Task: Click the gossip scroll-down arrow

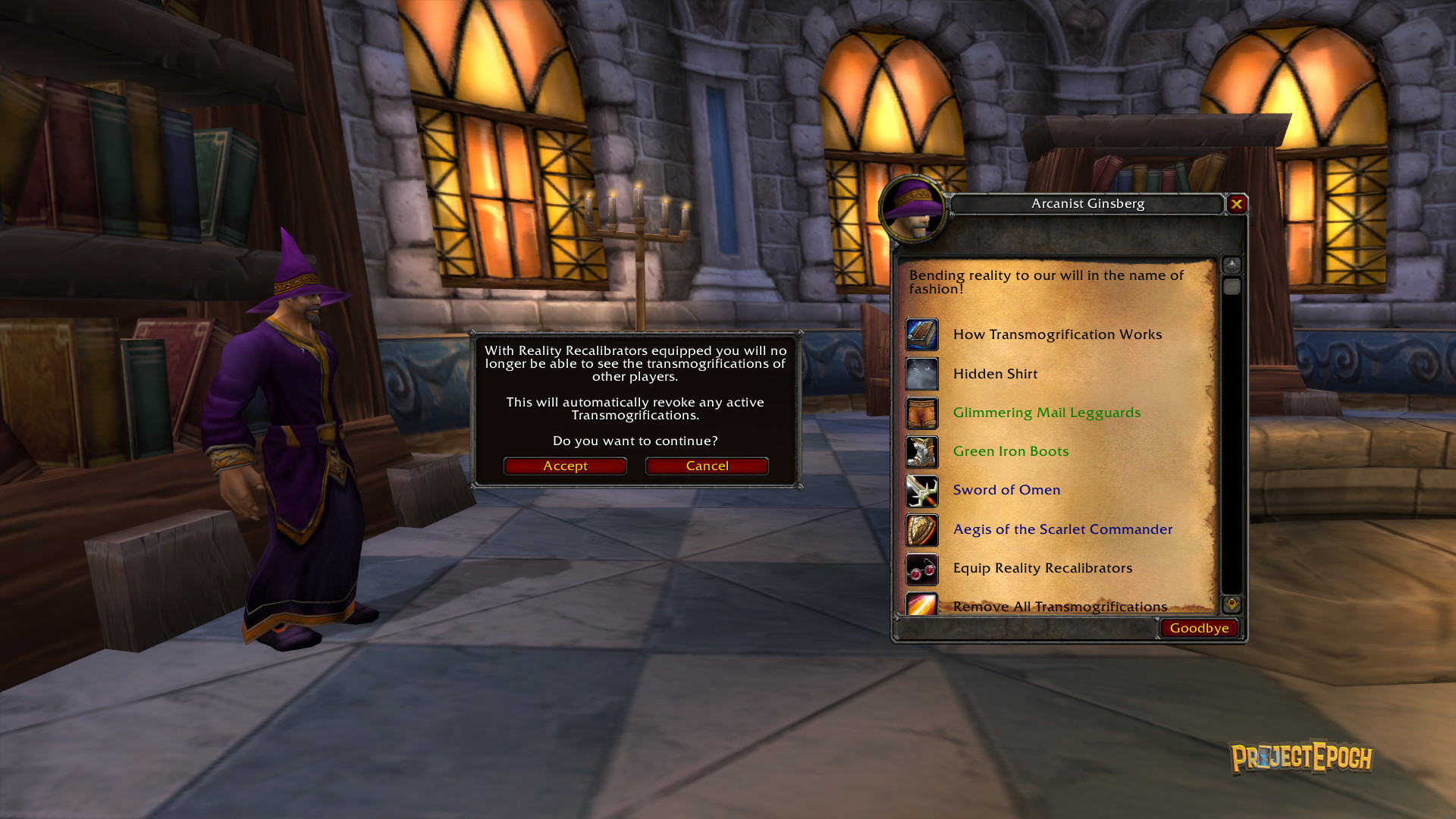Action: pos(1232,604)
